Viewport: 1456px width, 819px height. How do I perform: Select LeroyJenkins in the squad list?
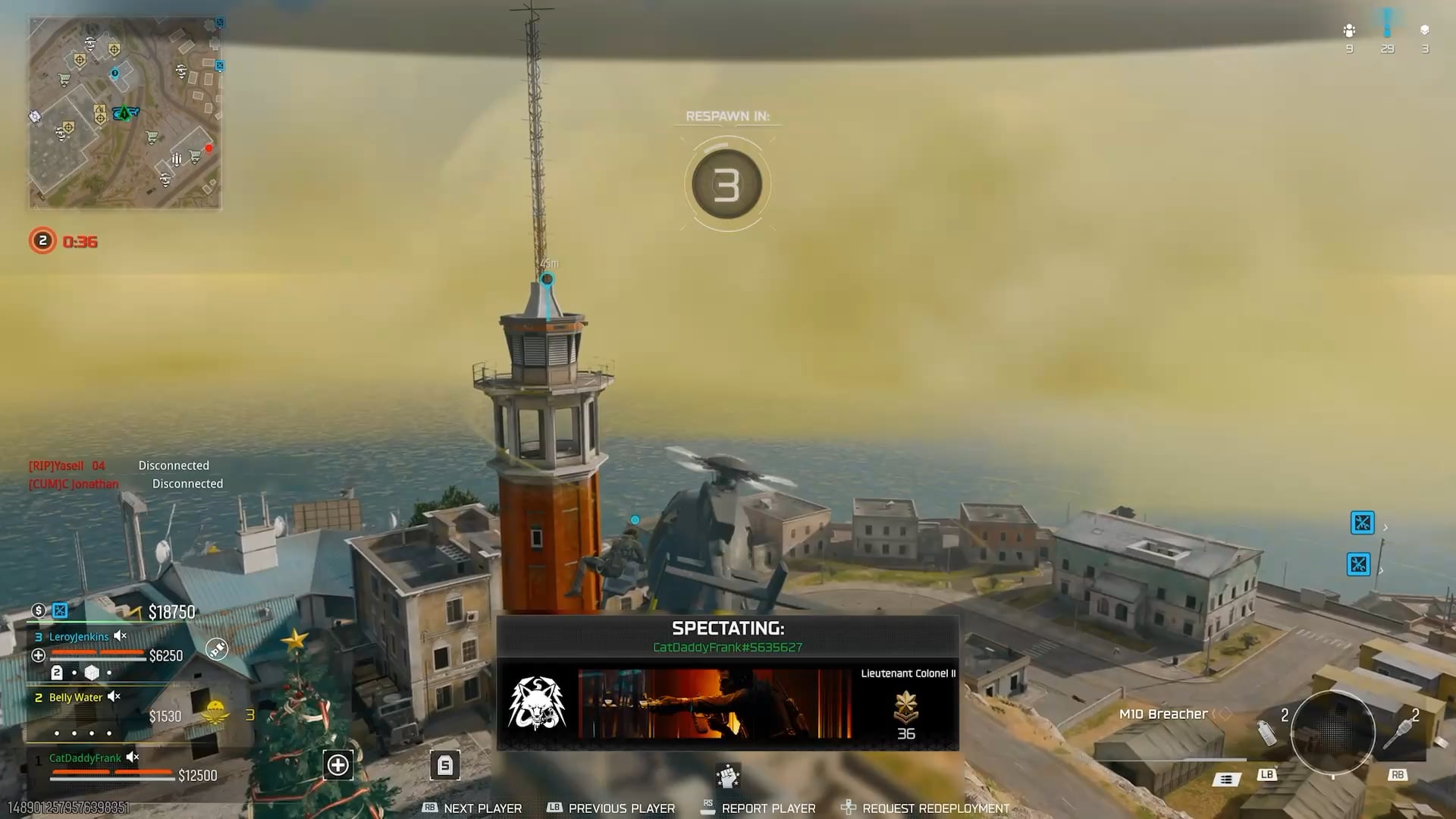coord(79,637)
